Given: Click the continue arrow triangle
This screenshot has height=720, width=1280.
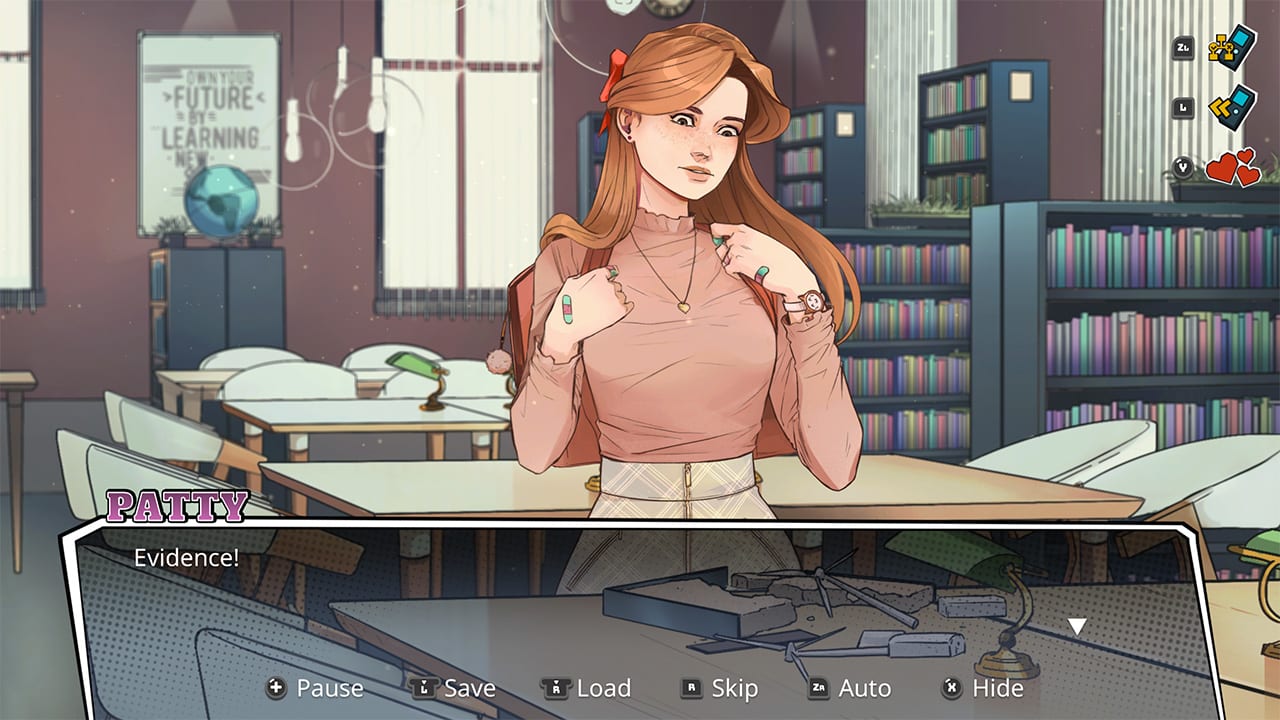Looking at the screenshot, I should click(x=1076, y=625).
